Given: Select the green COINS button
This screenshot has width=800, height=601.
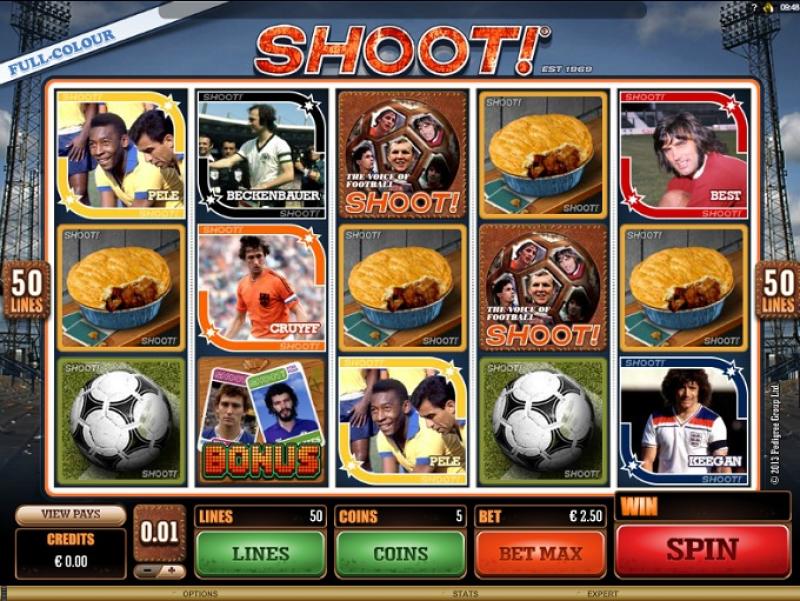Looking at the screenshot, I should click(400, 553).
